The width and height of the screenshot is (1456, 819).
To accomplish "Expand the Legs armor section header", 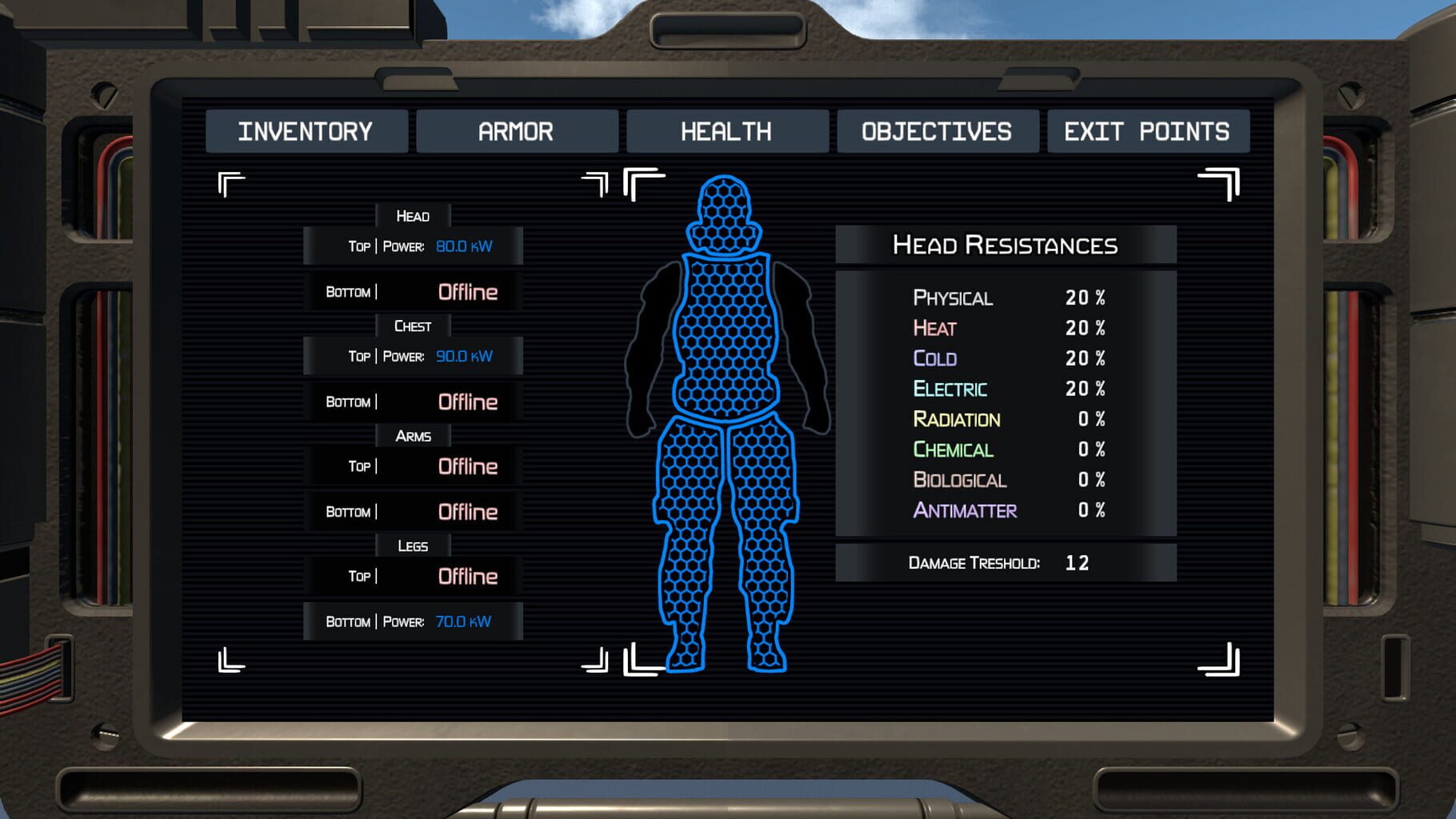I will pos(413,545).
